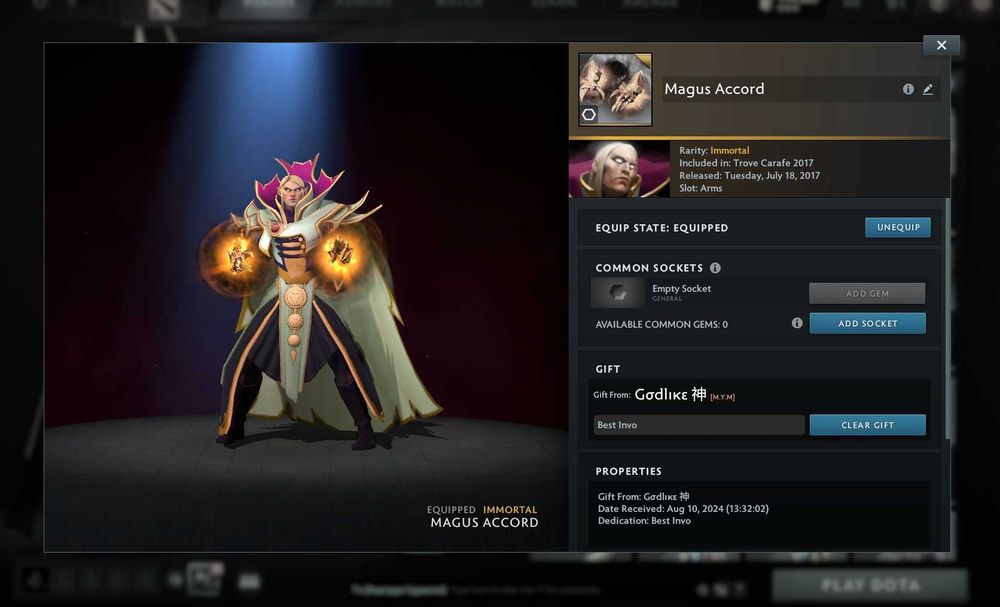This screenshot has width=1000, height=607.
Task: Open the item info icon beside name
Action: [x=908, y=89]
